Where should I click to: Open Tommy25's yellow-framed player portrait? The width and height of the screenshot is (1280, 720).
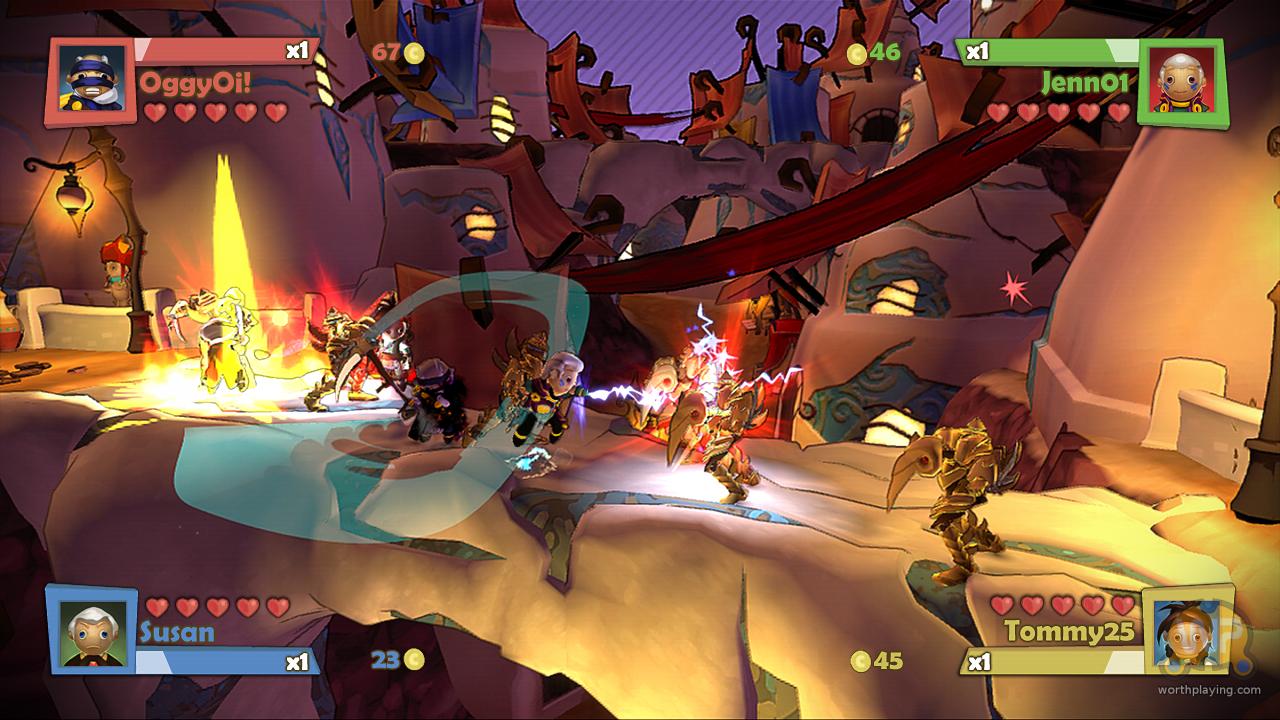coord(1185,631)
